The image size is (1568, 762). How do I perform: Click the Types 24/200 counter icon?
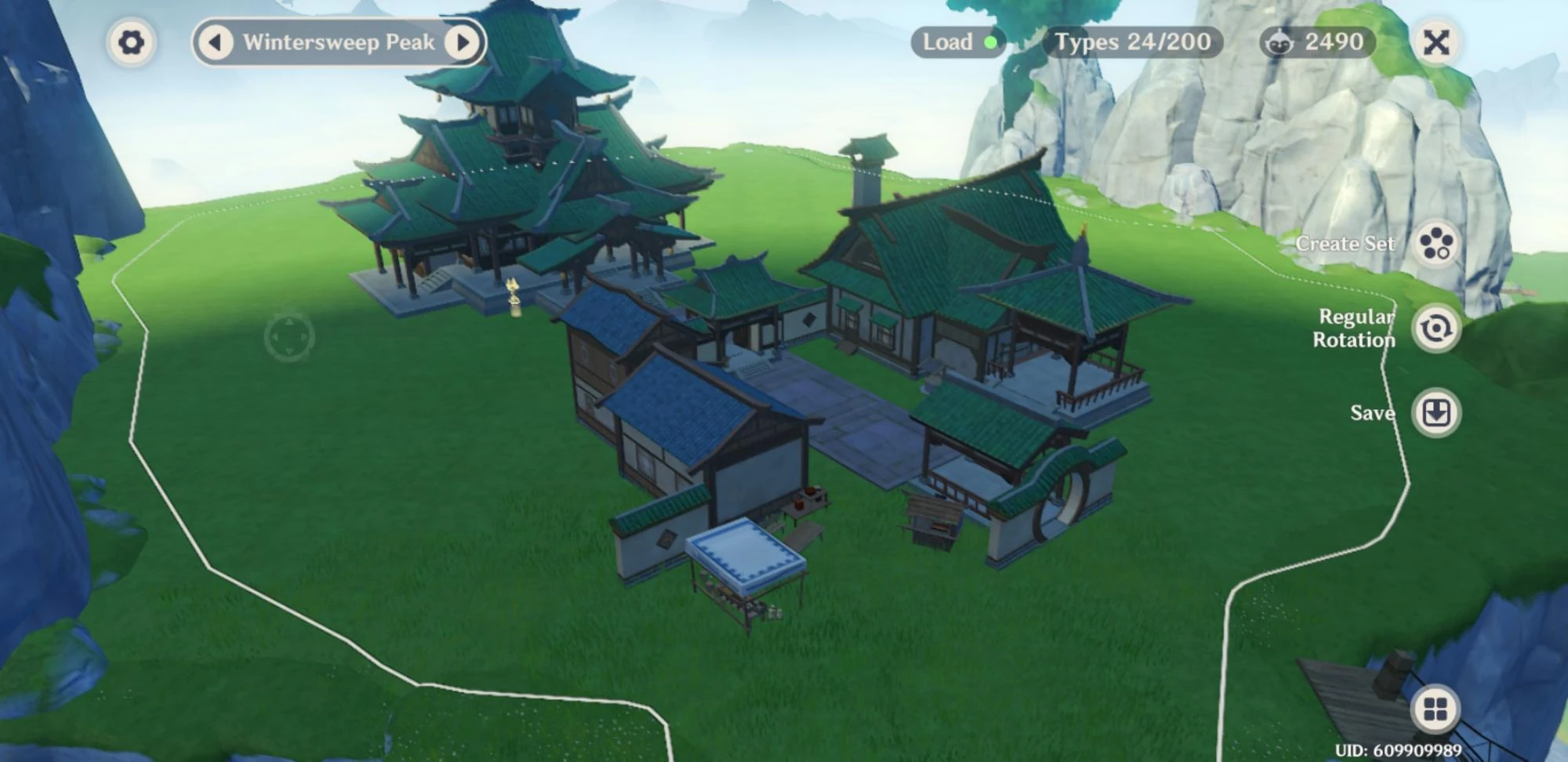1132,42
